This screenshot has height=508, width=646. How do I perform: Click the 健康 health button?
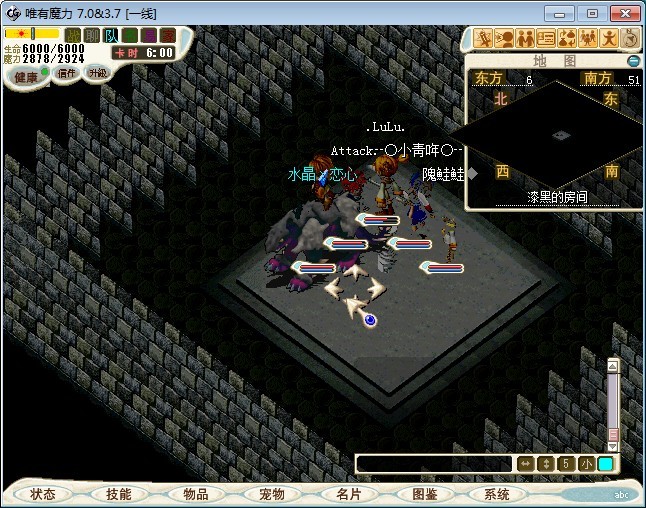(x=26, y=77)
